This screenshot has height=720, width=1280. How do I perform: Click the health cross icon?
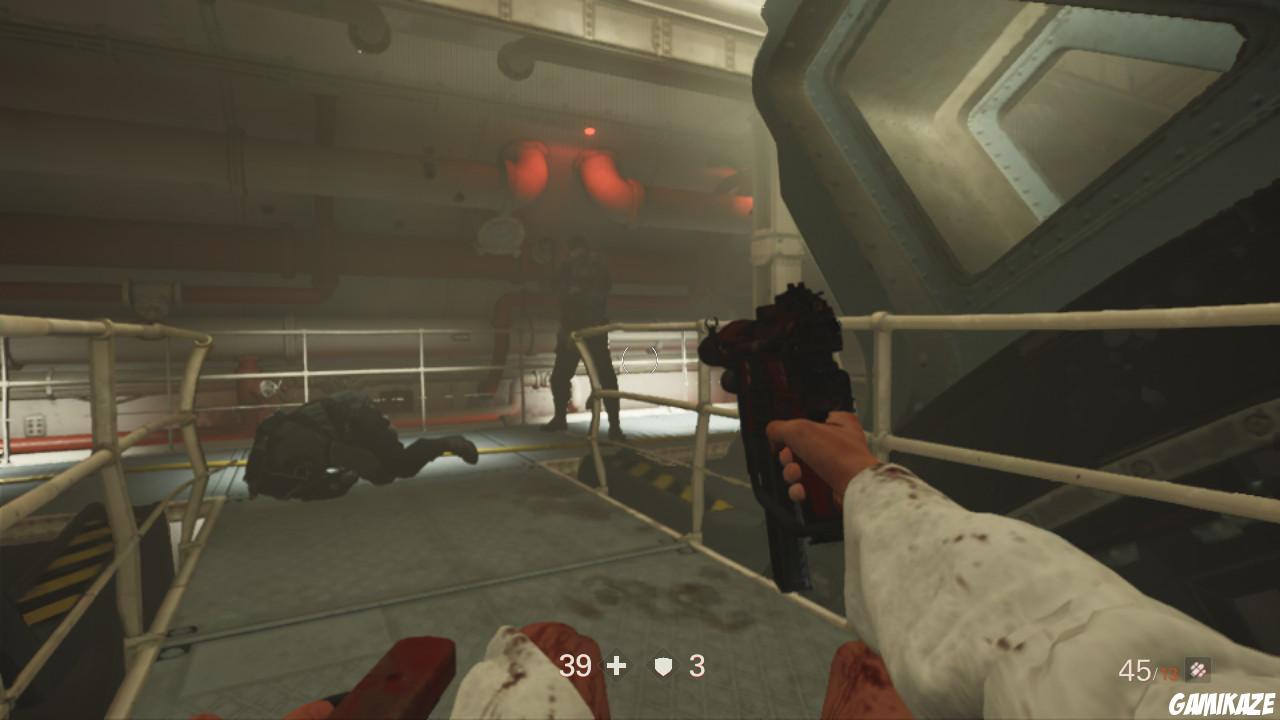pyautogui.click(x=615, y=663)
